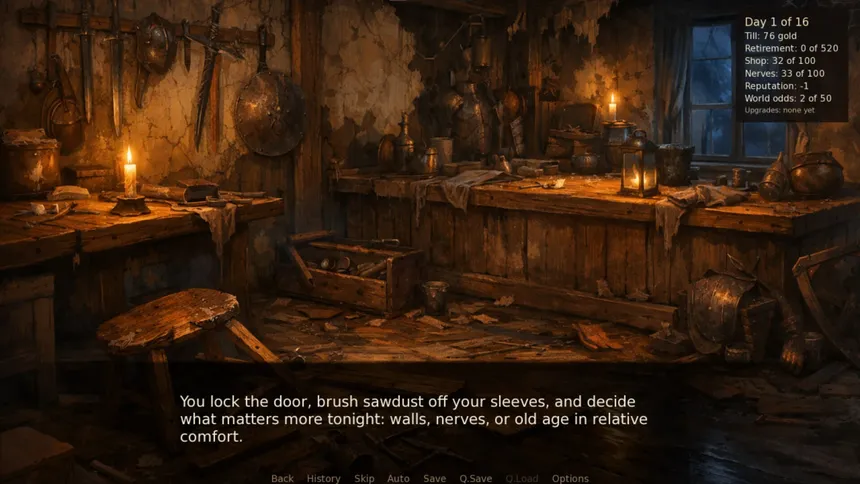This screenshot has width=860, height=484.
Task: Open the Options menu
Action: point(570,478)
